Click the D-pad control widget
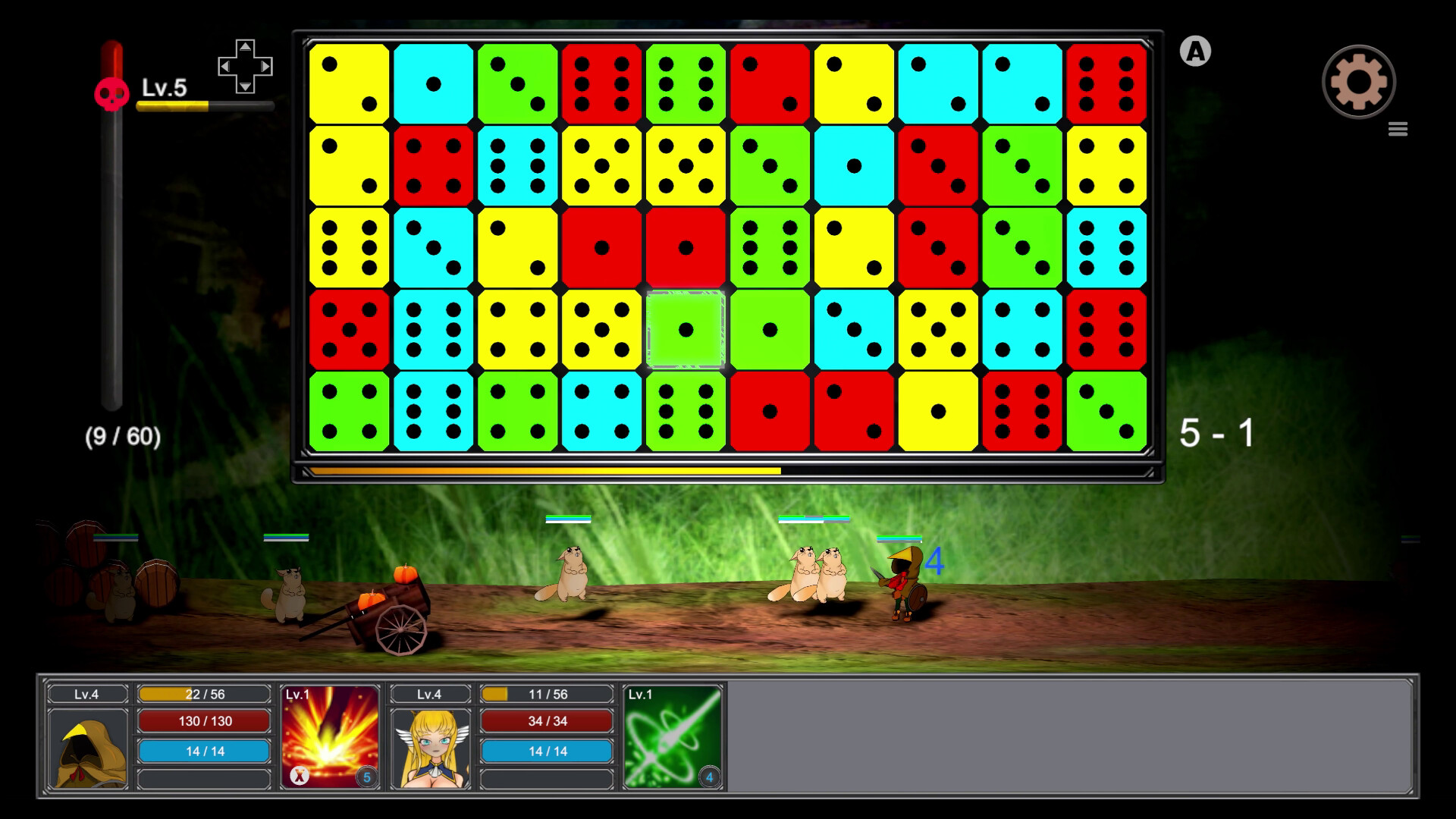1456x819 pixels. click(244, 67)
